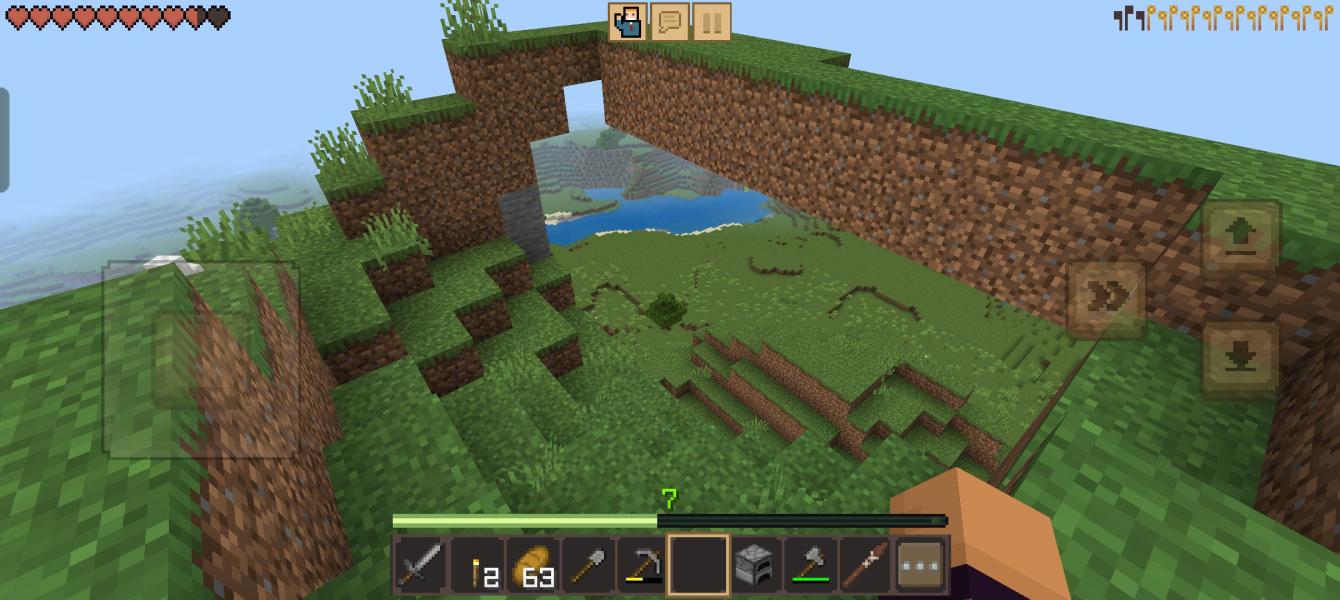Image resolution: width=1340 pixels, height=600 pixels.
Task: Select the furnace block slot
Action: [753, 567]
